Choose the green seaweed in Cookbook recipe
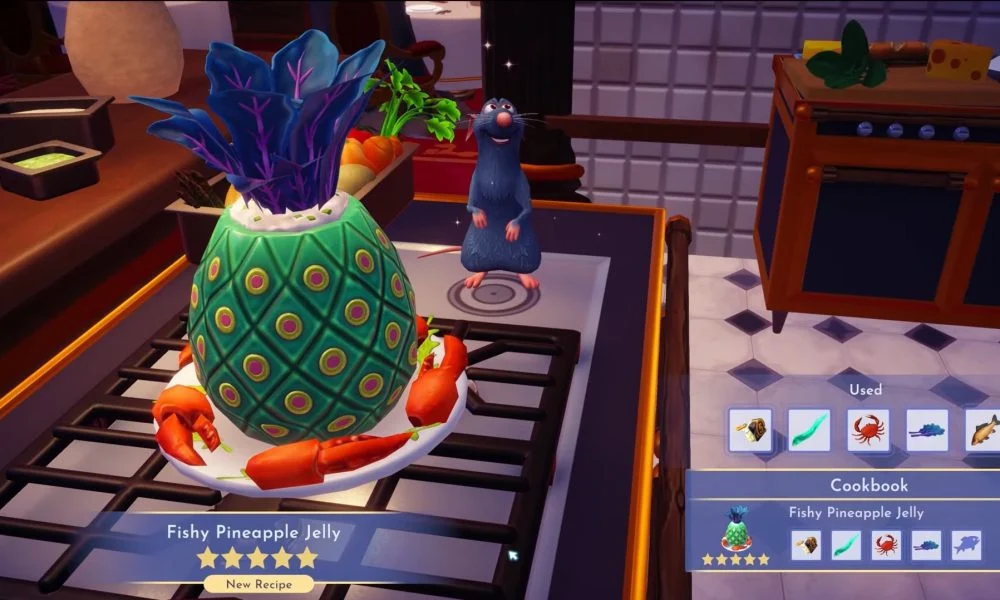 (x=846, y=544)
